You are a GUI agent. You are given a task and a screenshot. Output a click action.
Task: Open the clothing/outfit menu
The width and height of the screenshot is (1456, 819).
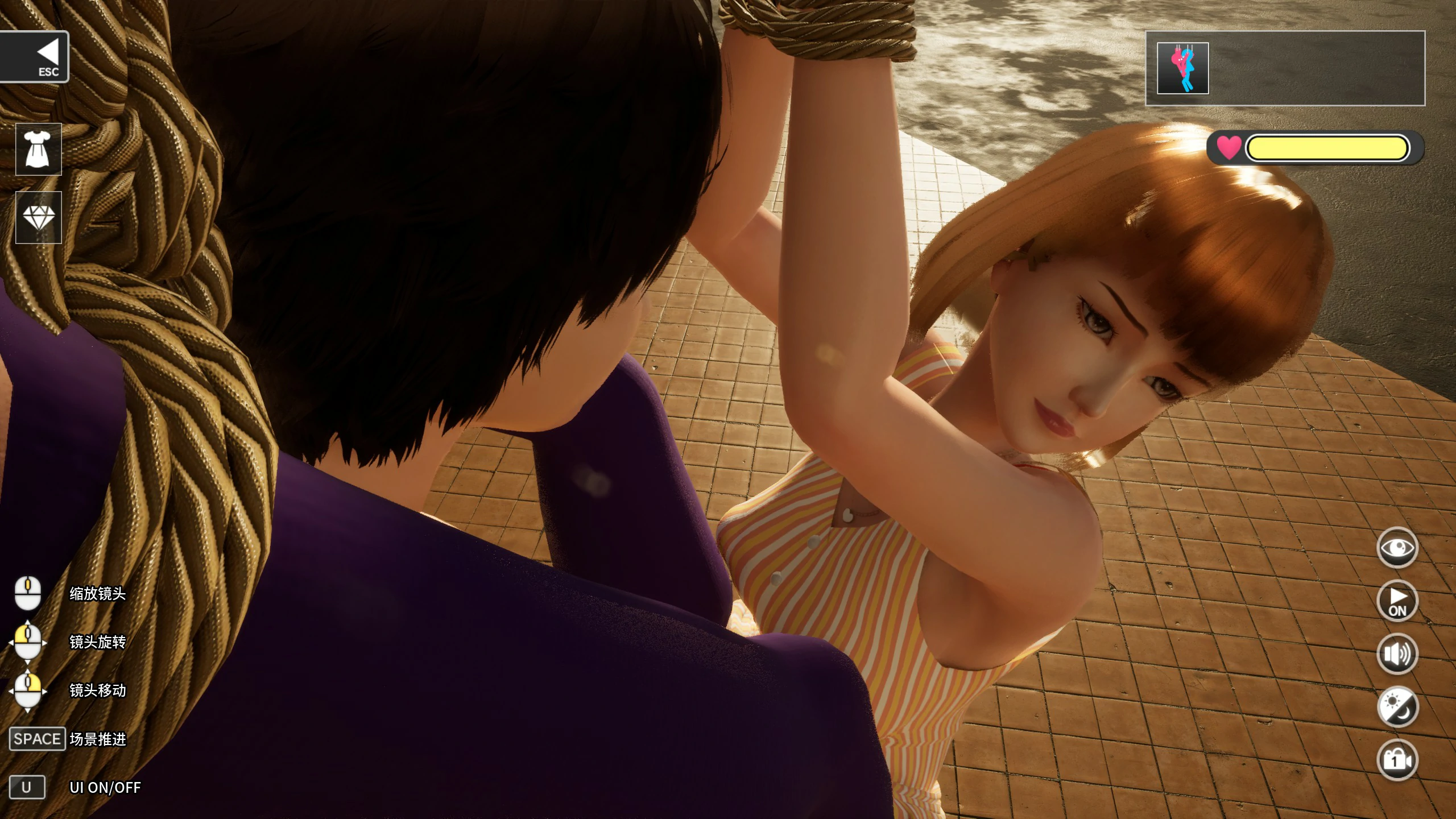pos(38,149)
